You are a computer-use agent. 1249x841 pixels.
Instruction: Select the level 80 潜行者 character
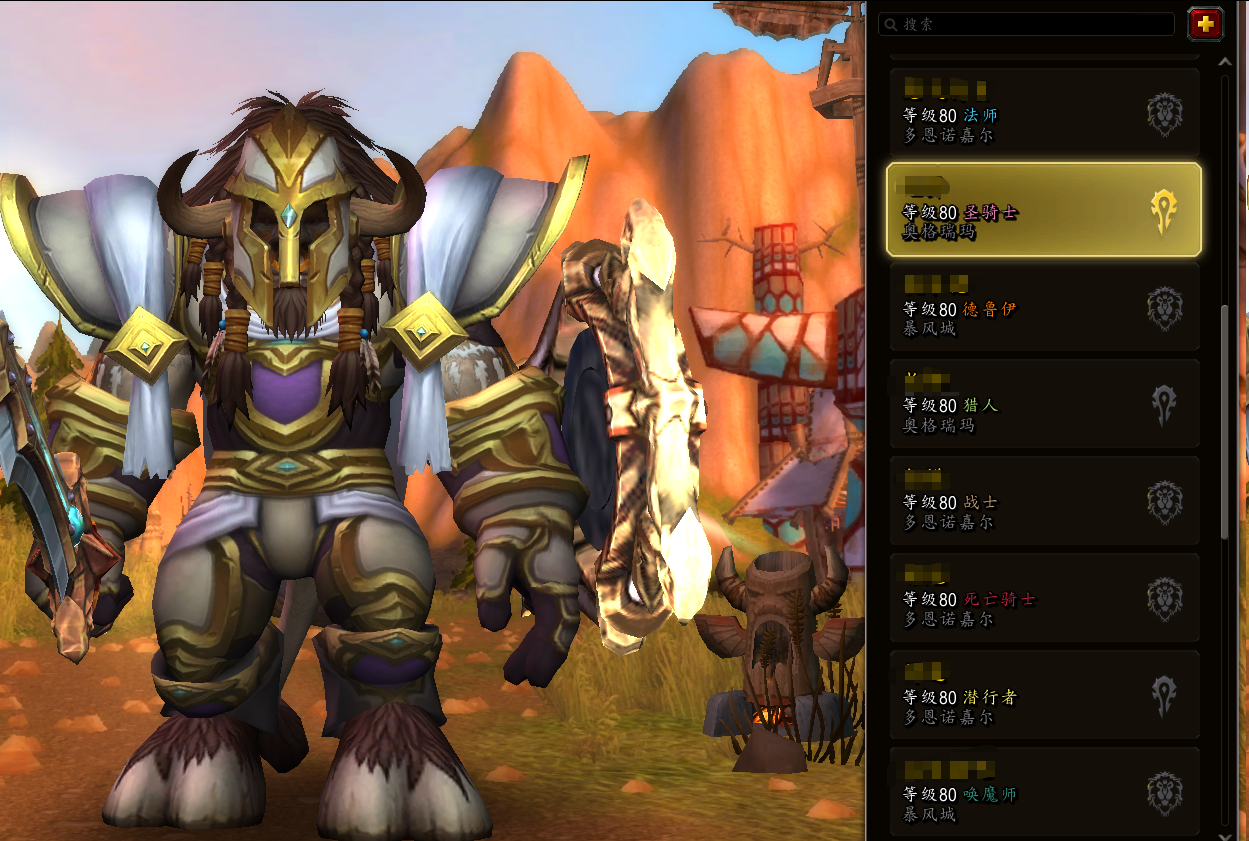(x=1043, y=695)
